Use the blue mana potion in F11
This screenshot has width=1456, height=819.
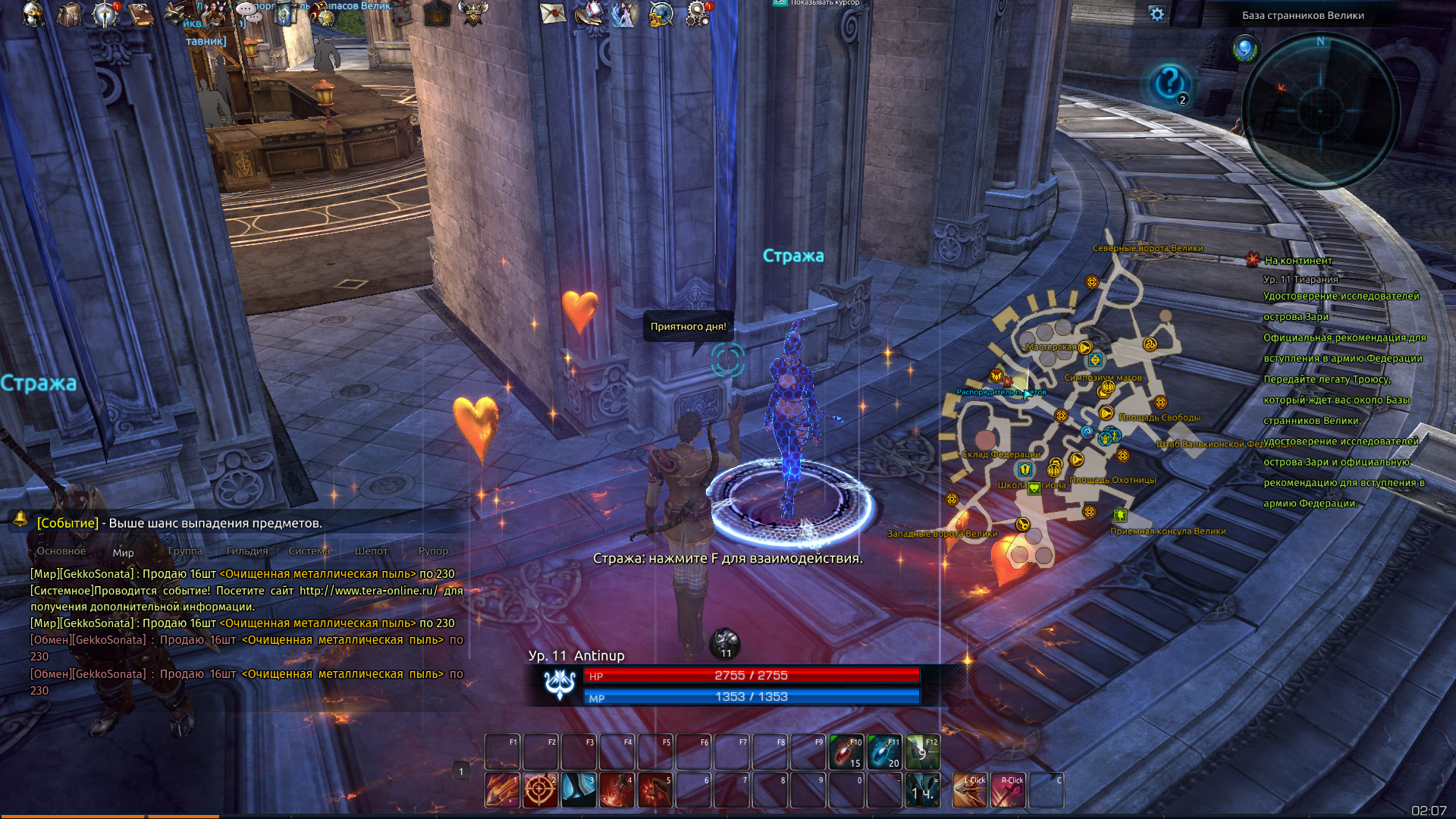(x=884, y=752)
